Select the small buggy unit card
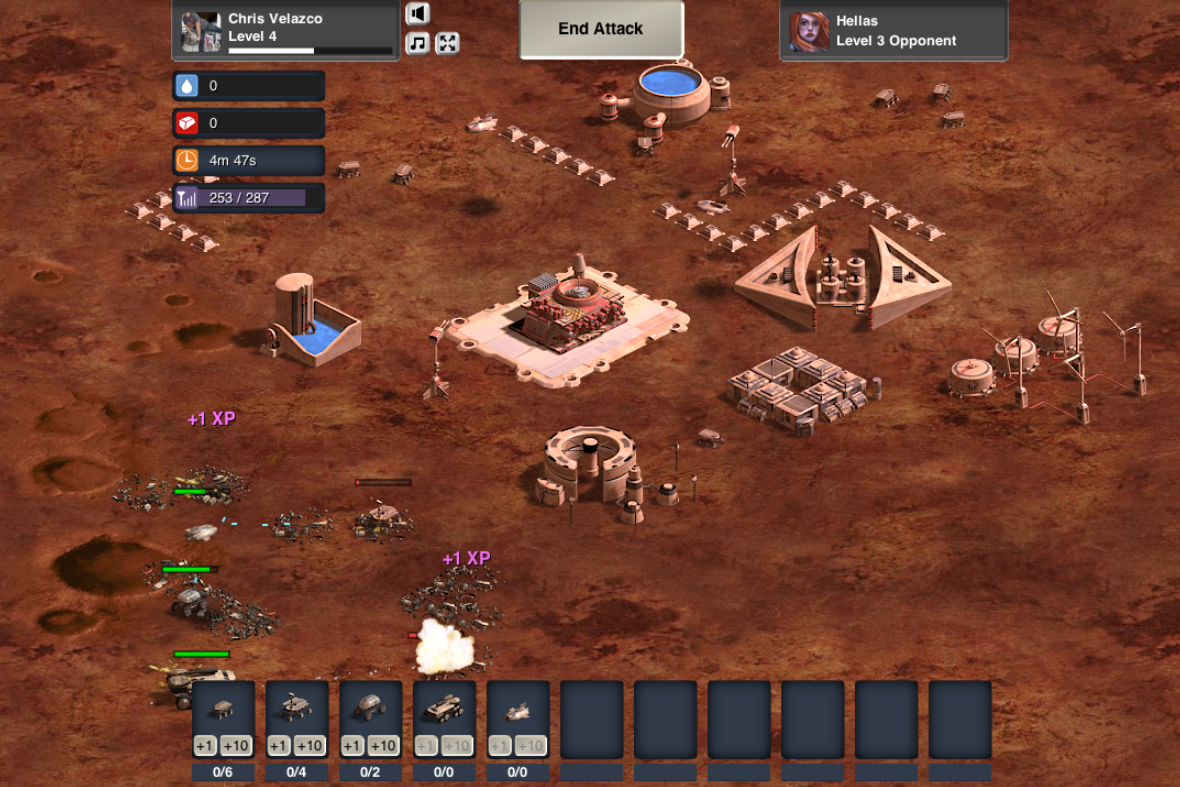The width and height of the screenshot is (1180, 787). click(x=223, y=710)
